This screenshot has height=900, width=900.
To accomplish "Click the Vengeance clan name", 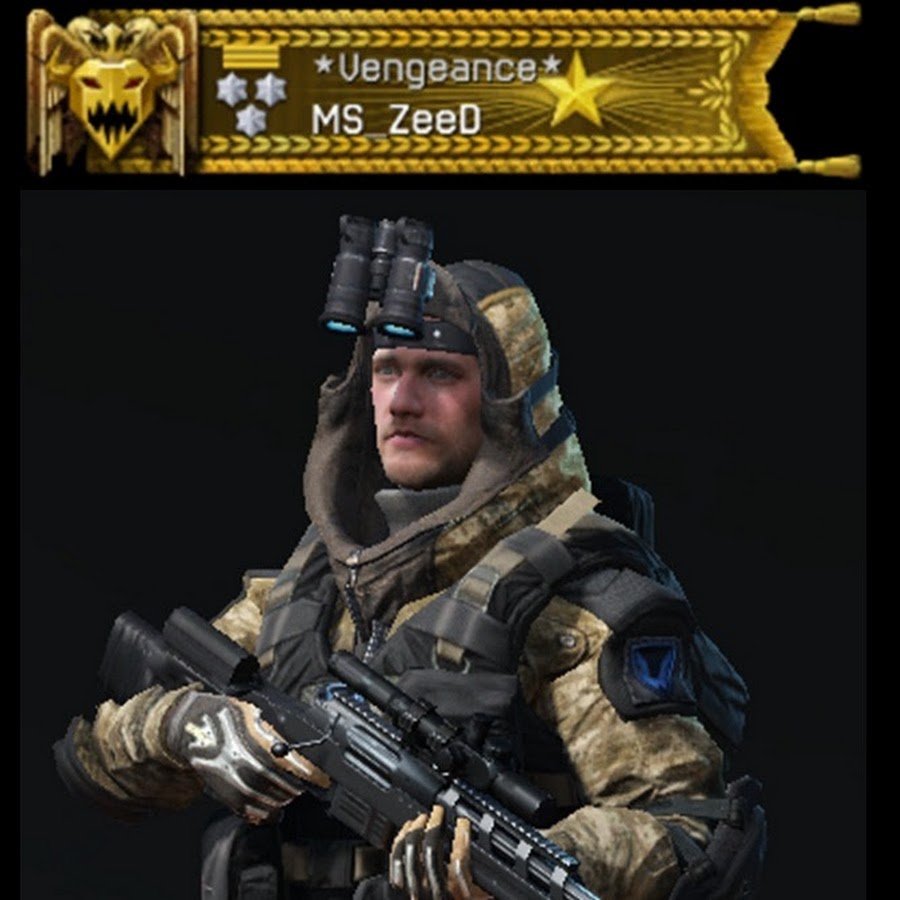I will pyautogui.click(x=439, y=70).
